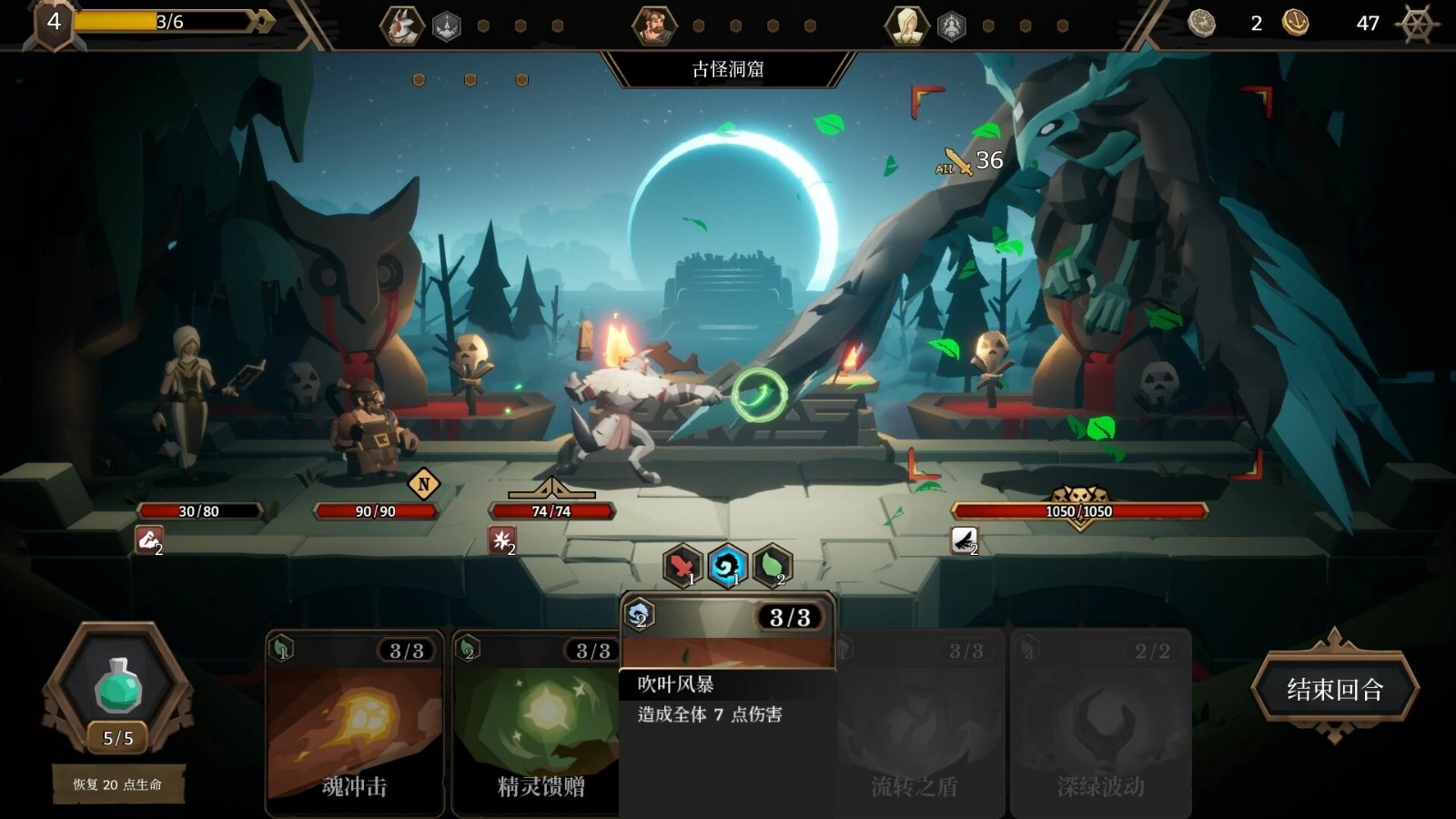Click the deer coin currency icon
The width and height of the screenshot is (1456, 819).
point(1201,22)
